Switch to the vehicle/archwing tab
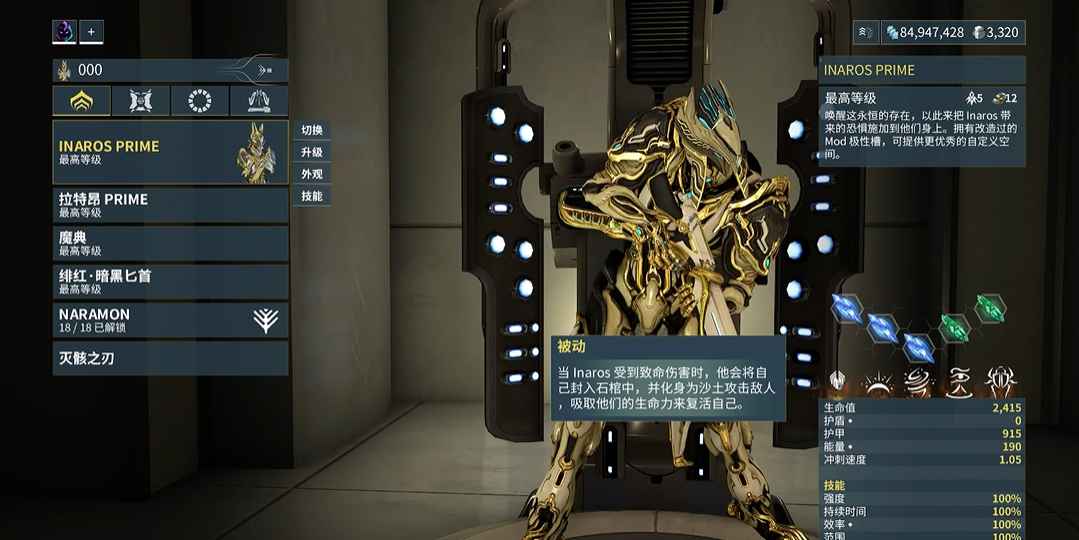The height and width of the screenshot is (540, 1079). 259,101
